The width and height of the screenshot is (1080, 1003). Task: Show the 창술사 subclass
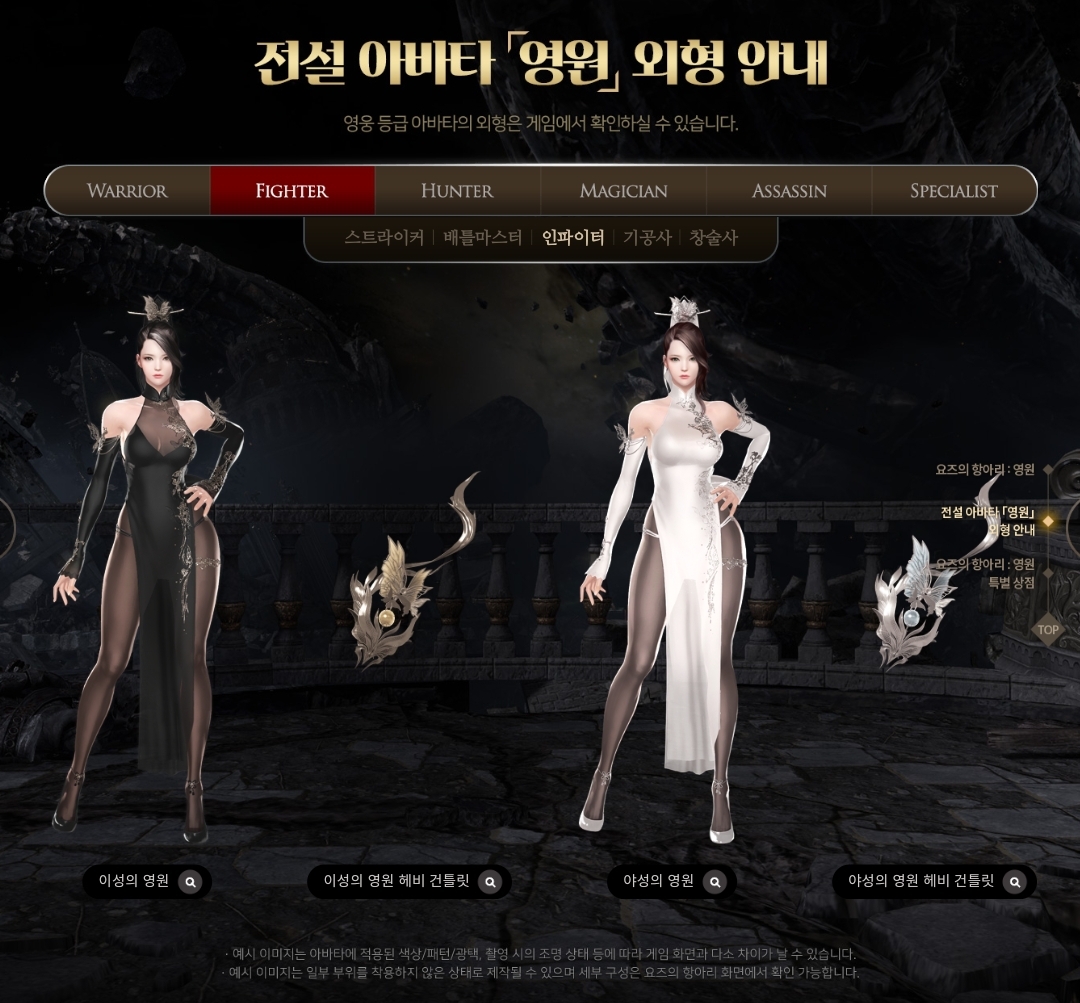713,238
